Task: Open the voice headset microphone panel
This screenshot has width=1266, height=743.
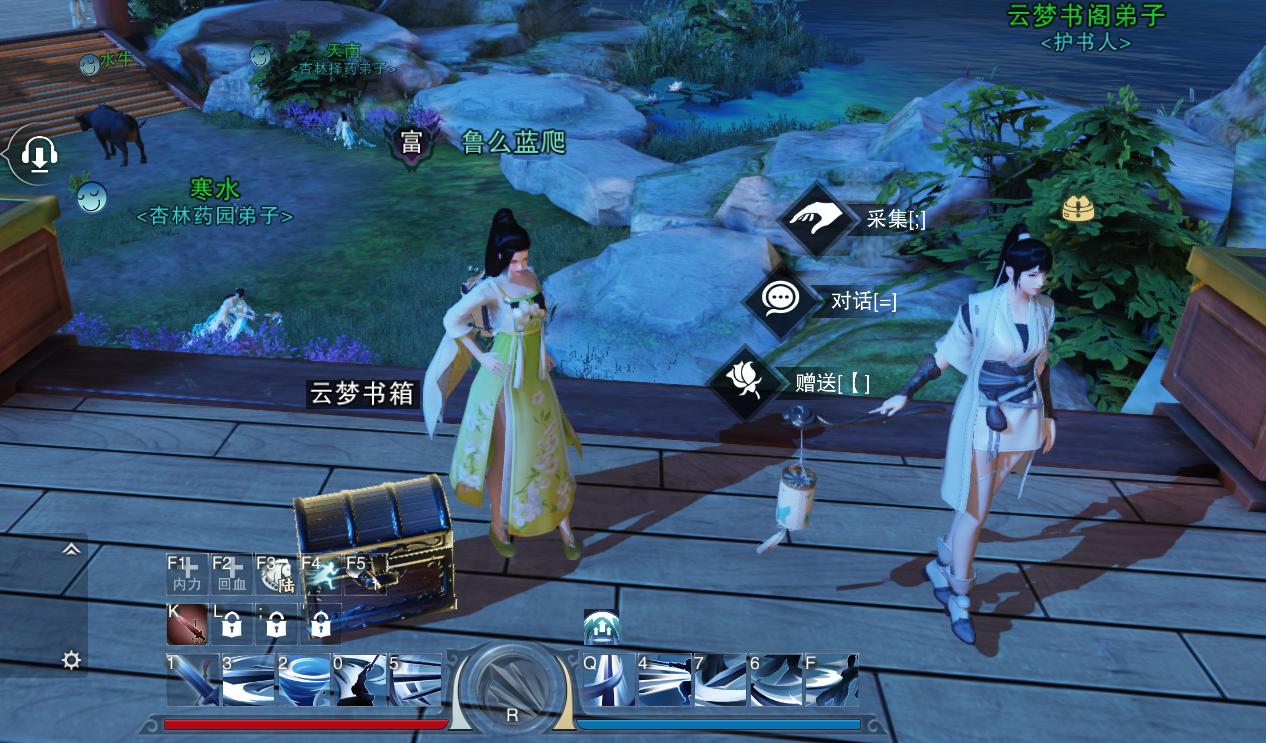Action: 38,154
